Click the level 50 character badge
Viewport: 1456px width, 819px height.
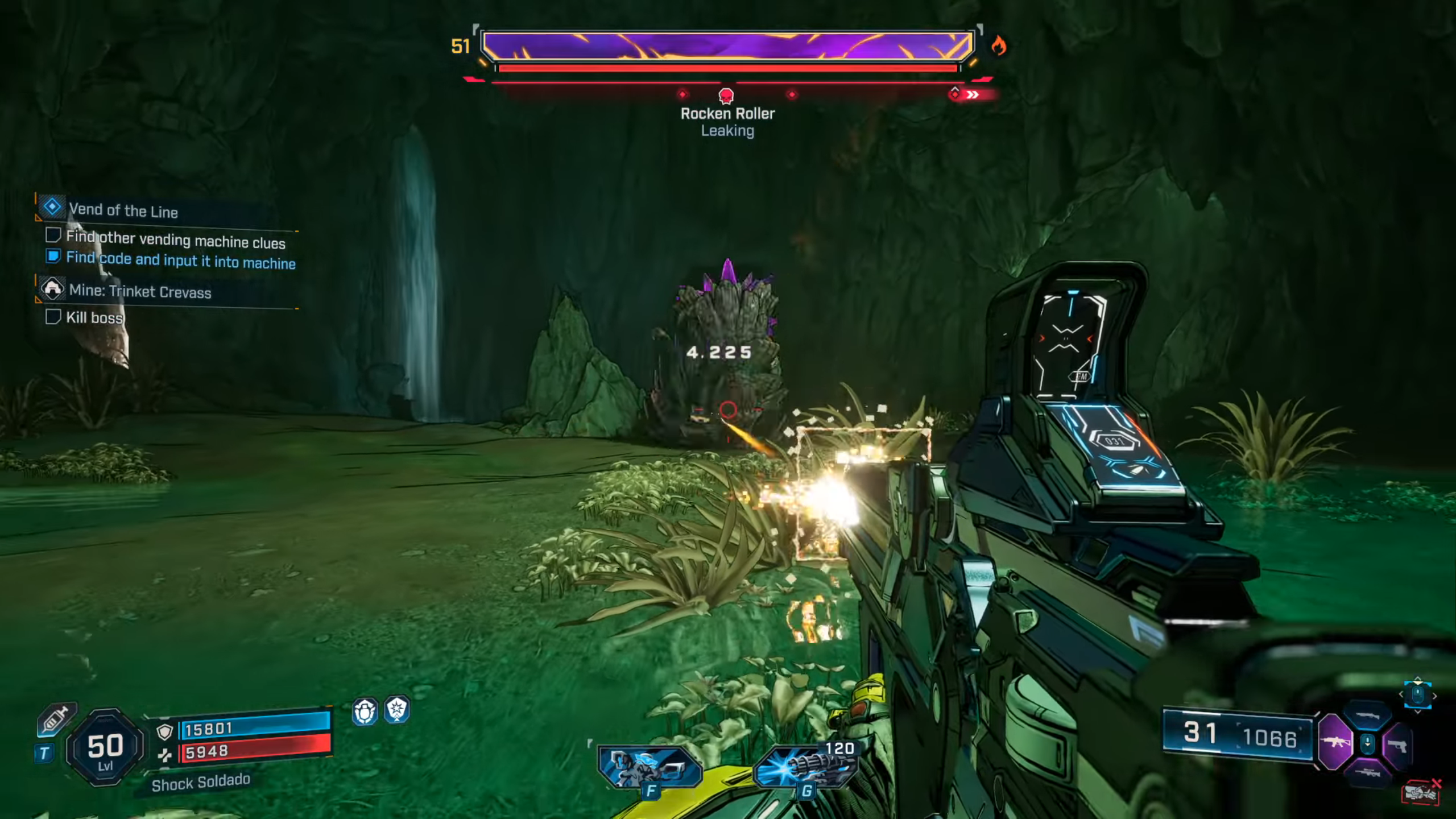click(x=105, y=748)
